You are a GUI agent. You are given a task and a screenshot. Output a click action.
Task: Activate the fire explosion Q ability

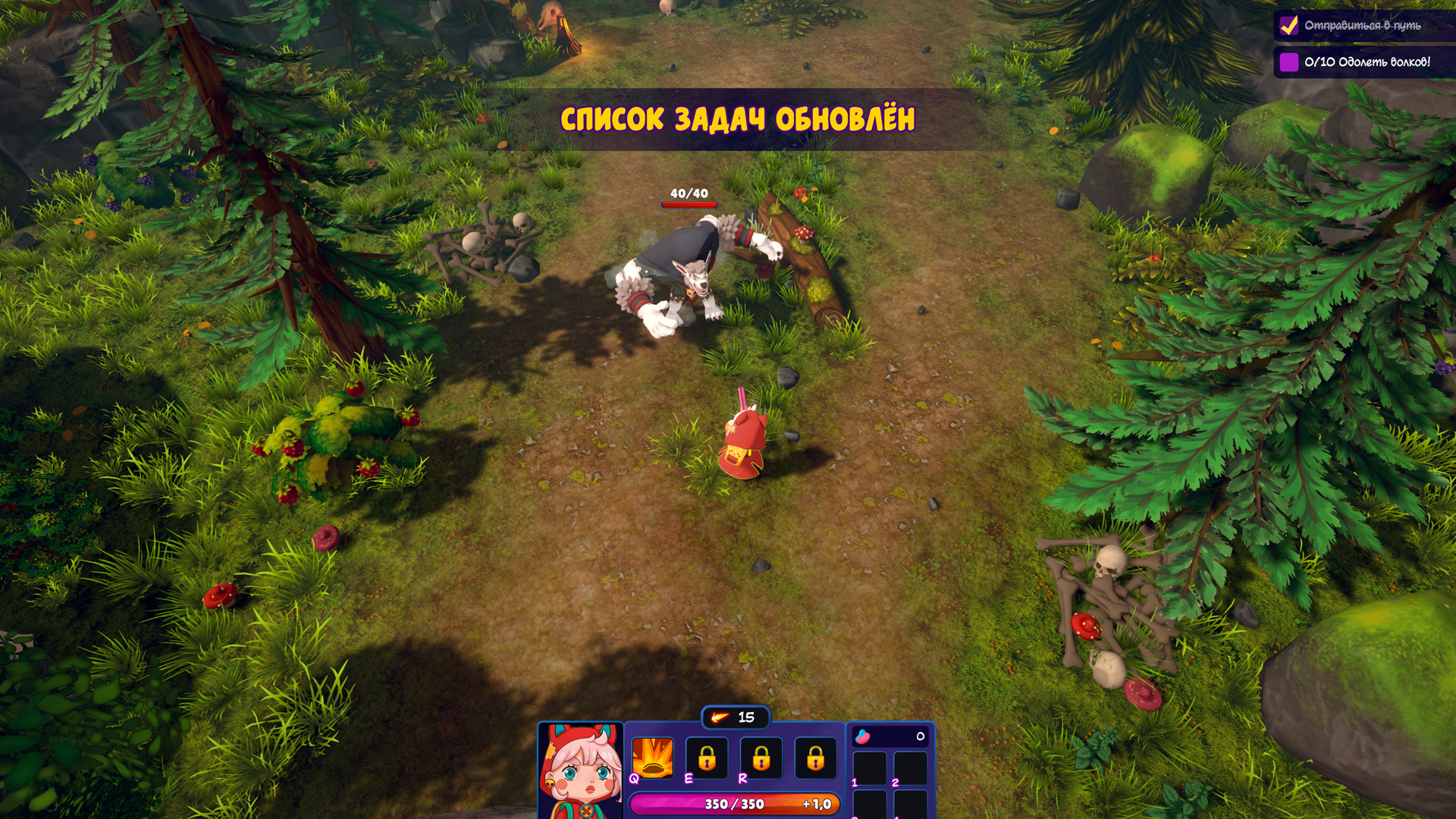(x=652, y=758)
